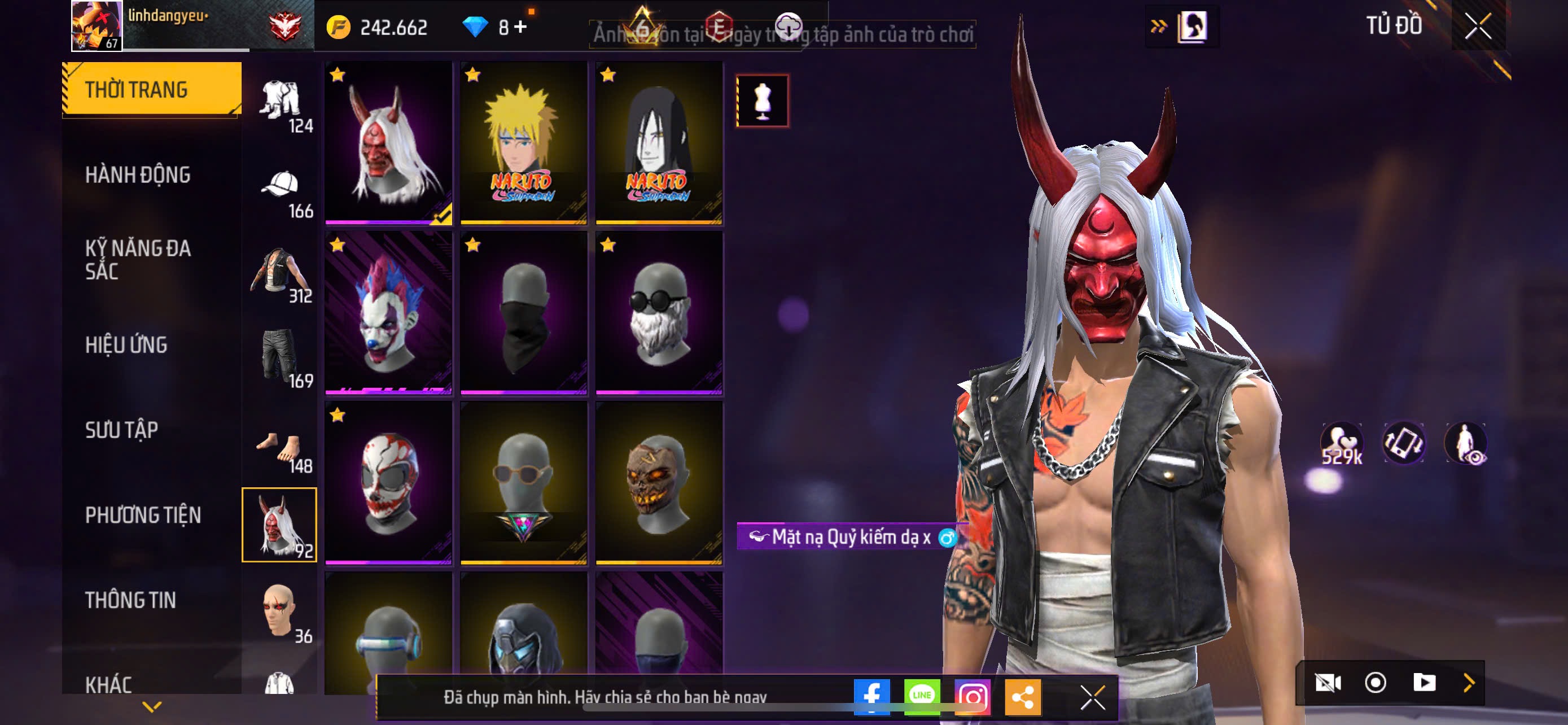Choose the Naruto blonde hair item
The height and width of the screenshot is (725, 1568).
(x=523, y=143)
